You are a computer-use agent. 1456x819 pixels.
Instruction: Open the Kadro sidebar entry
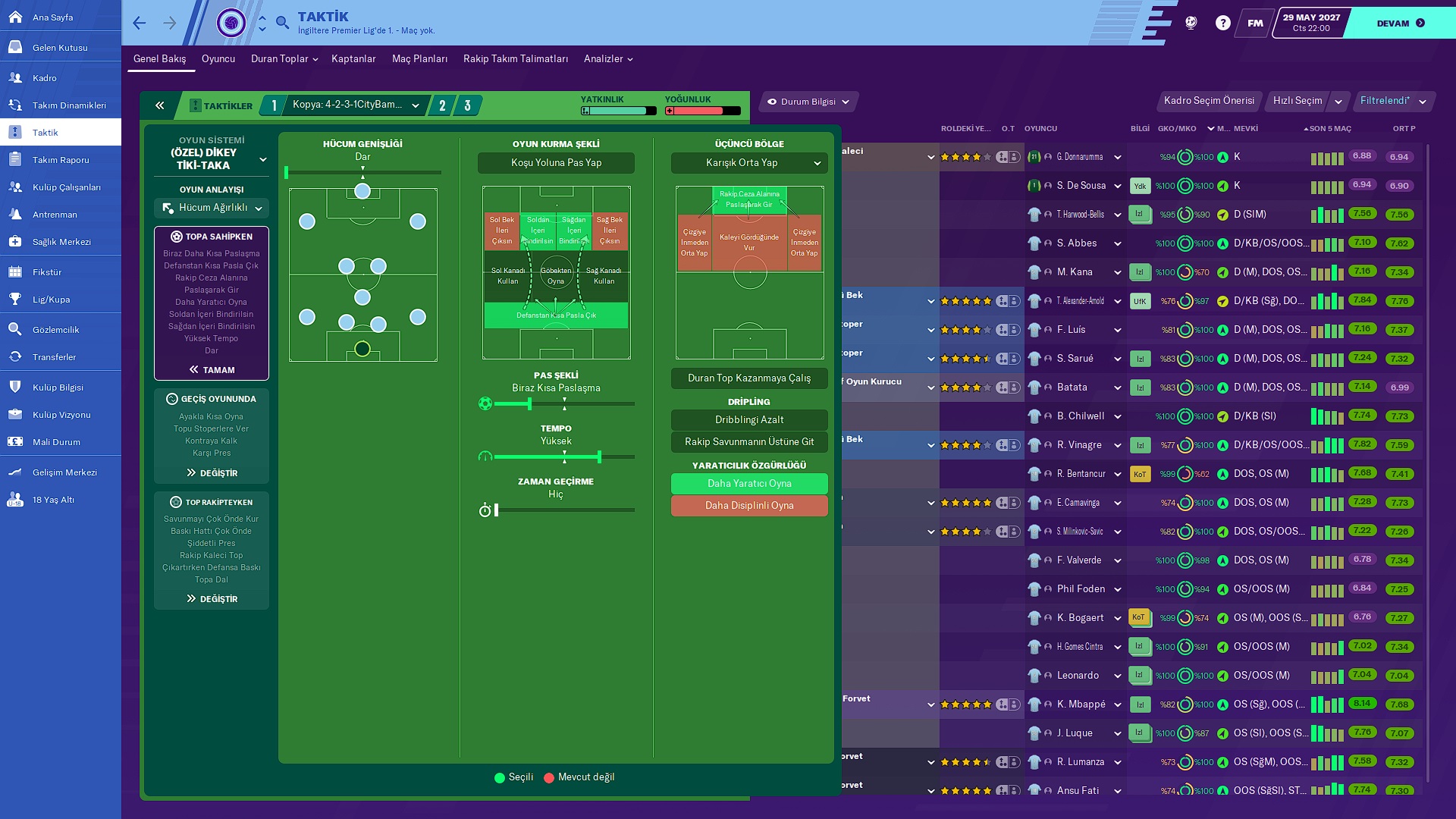(45, 78)
